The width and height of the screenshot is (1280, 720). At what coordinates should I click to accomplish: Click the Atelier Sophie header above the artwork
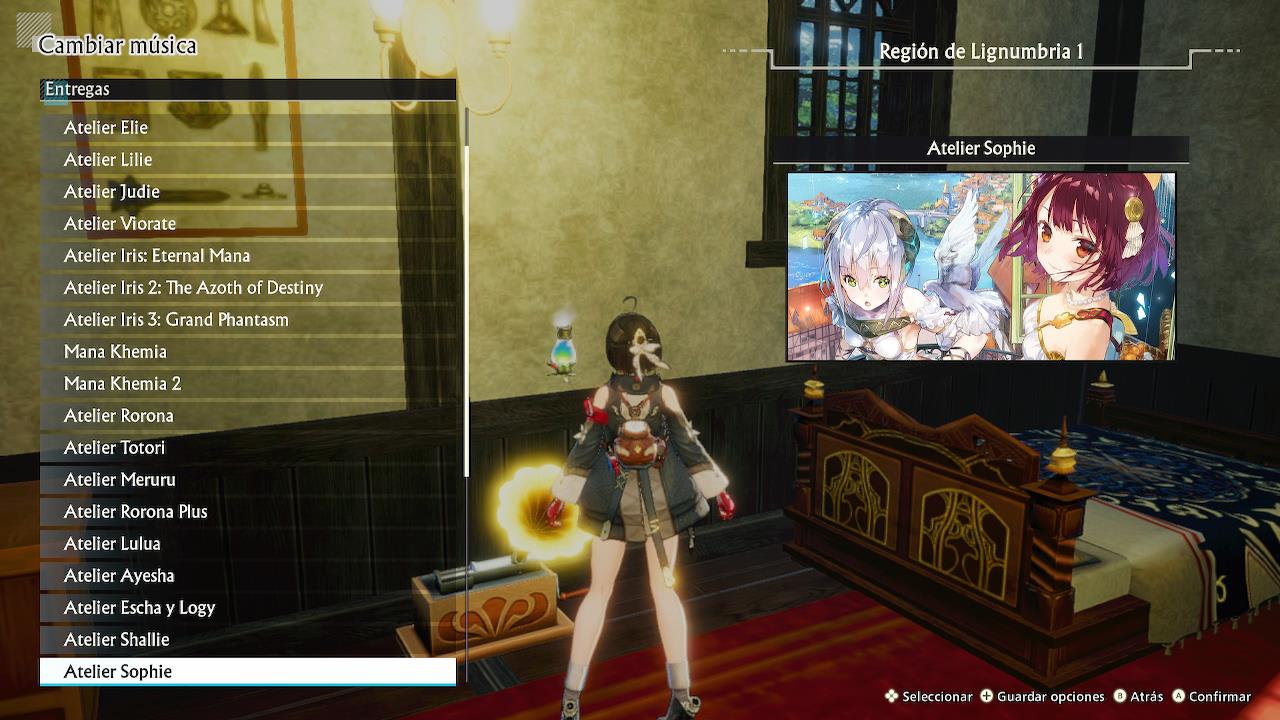(981, 148)
